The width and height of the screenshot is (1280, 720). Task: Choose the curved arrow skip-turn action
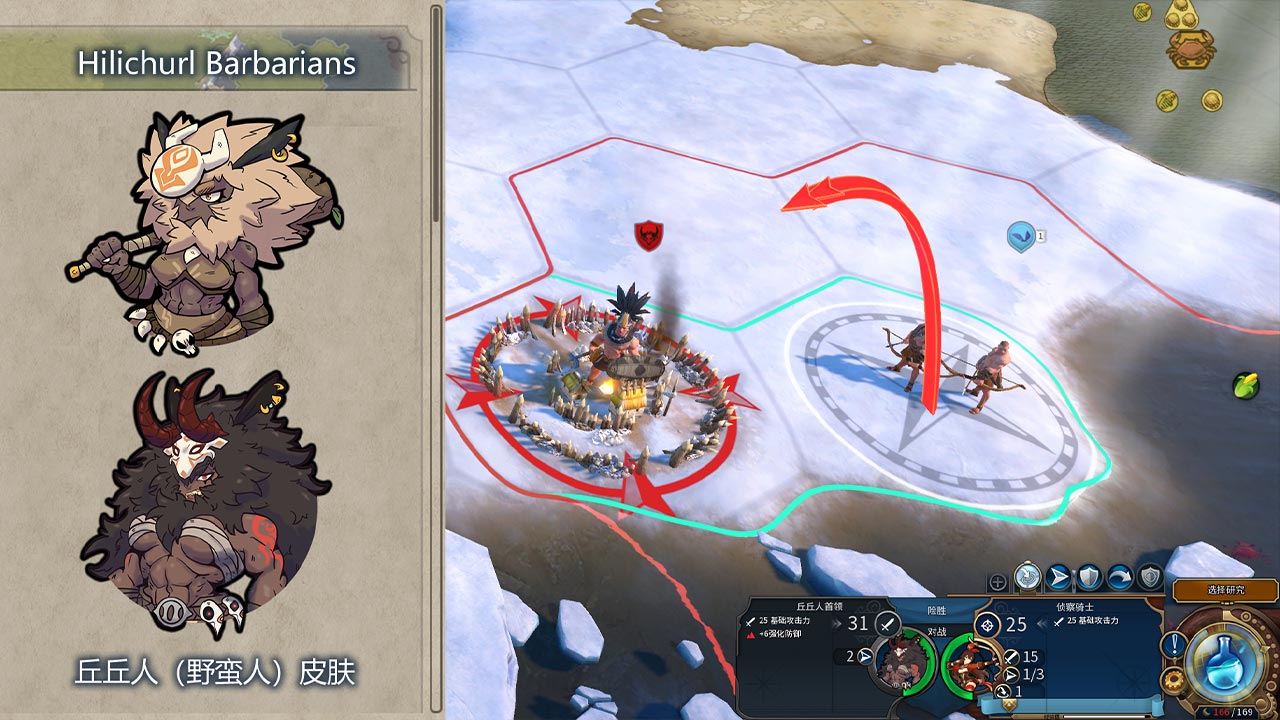[x=1120, y=577]
